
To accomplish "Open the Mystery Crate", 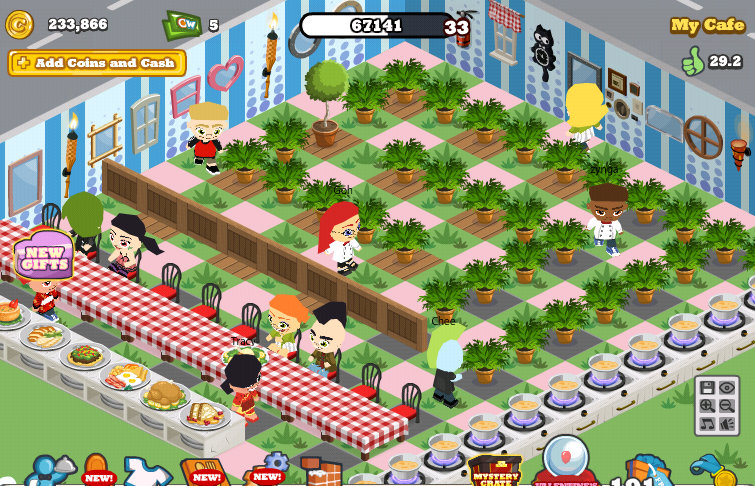I will click(x=494, y=471).
